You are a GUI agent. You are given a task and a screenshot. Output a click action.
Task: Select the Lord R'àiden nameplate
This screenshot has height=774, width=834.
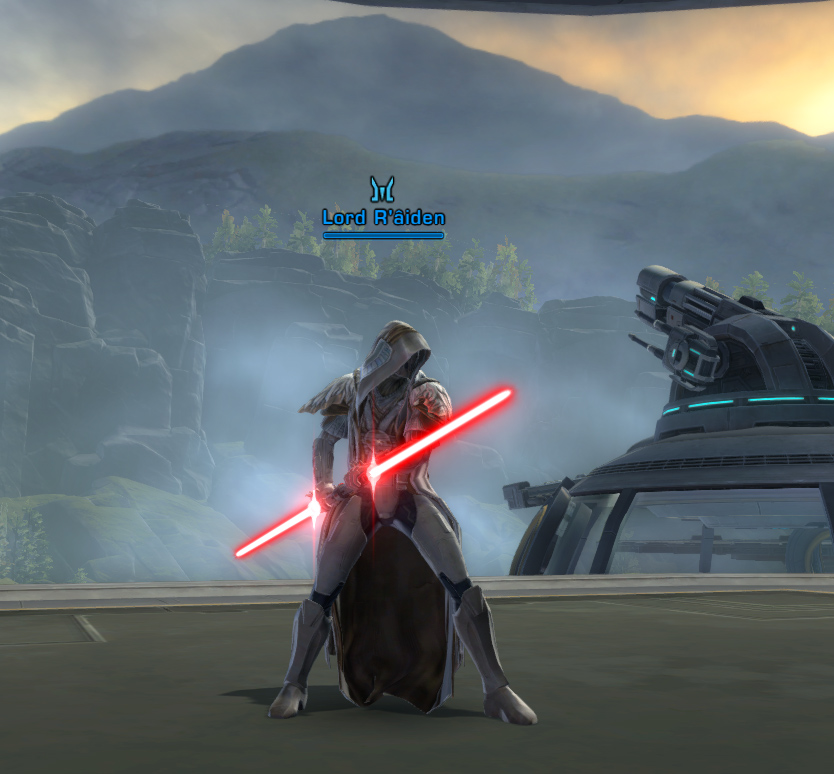pyautogui.click(x=383, y=218)
